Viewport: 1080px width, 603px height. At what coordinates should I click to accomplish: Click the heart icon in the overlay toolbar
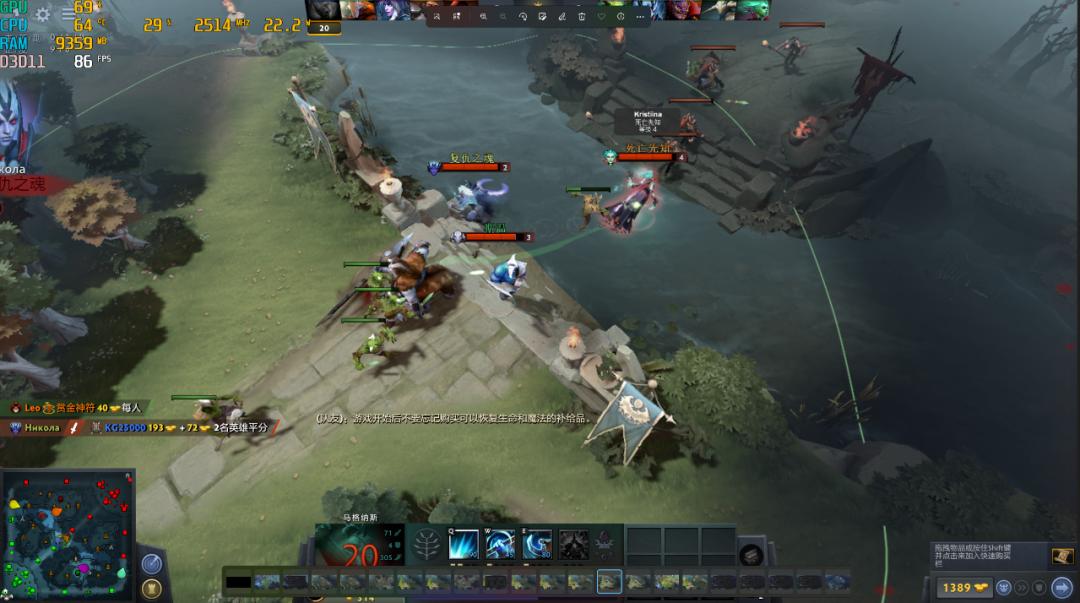click(x=601, y=16)
